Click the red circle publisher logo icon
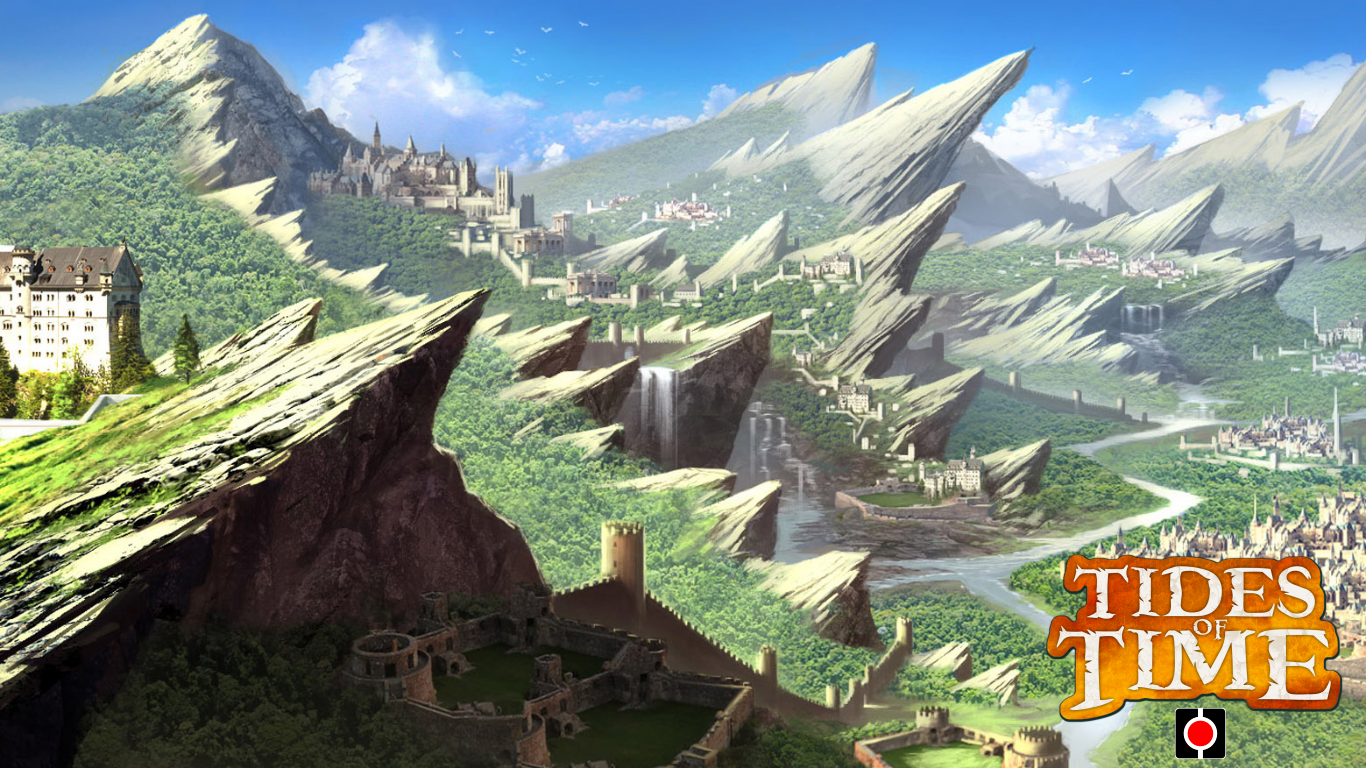The width and height of the screenshot is (1366, 768). point(1200,733)
